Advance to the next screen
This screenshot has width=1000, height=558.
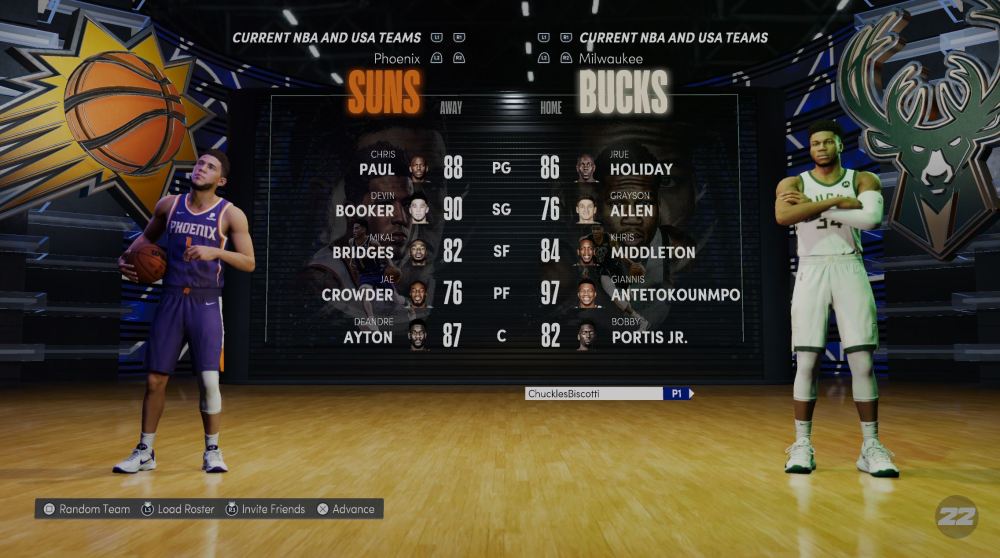[x=345, y=509]
